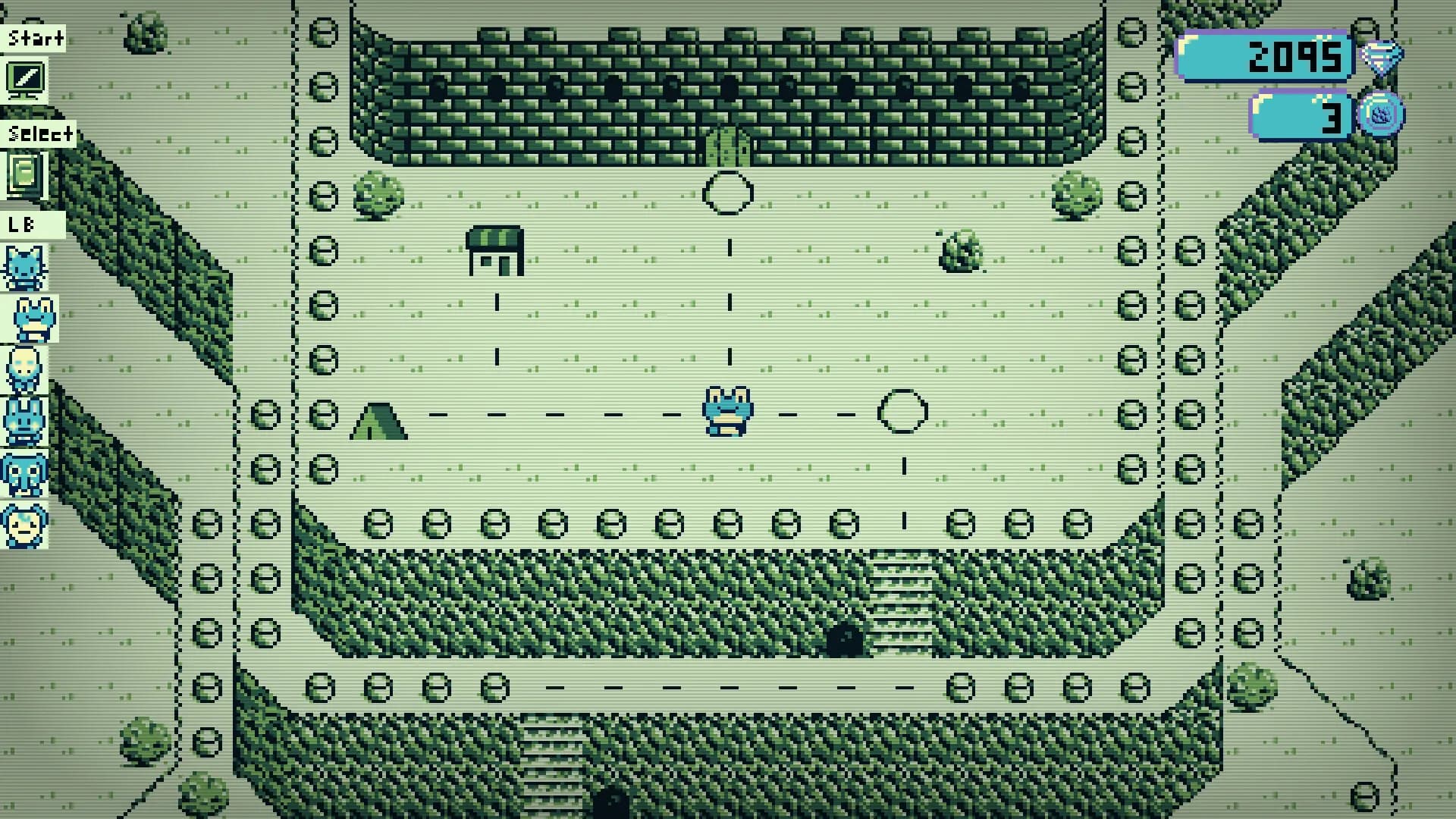Click the monitor icon under Start

click(x=25, y=78)
